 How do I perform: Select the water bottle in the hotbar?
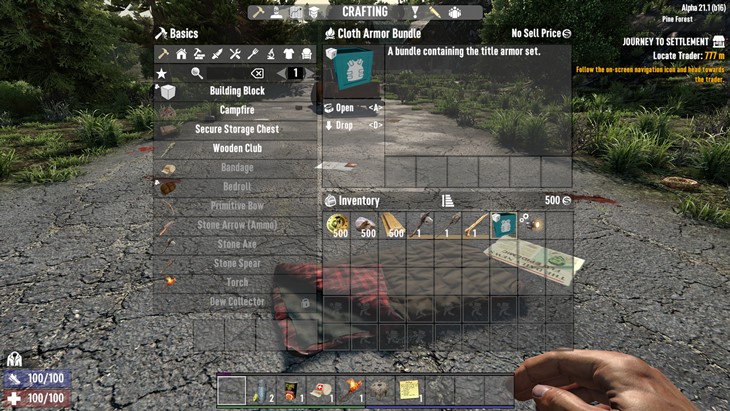(262, 389)
